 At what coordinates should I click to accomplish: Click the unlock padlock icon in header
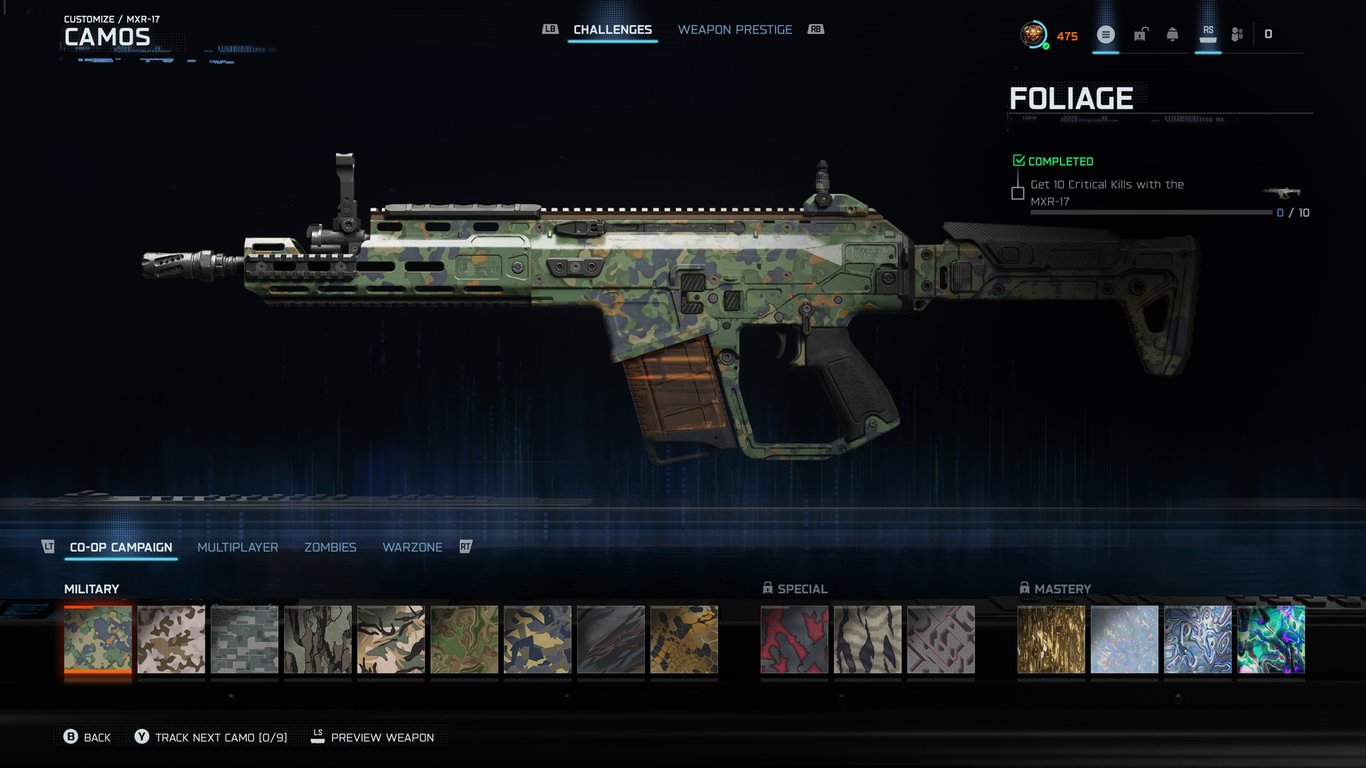coord(1140,33)
